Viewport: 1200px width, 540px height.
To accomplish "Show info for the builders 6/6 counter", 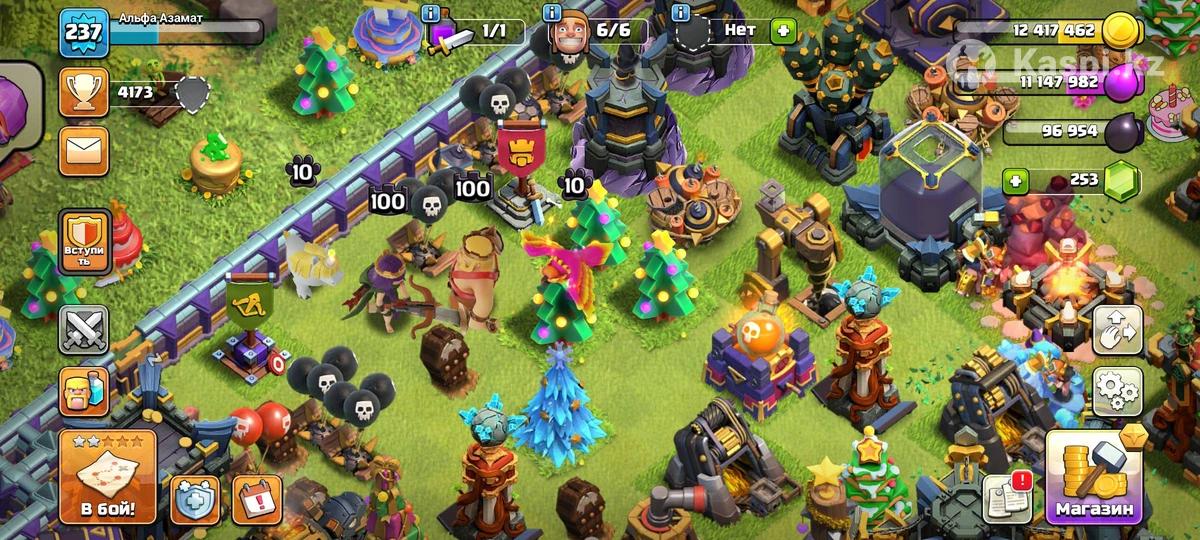I will coord(552,14).
